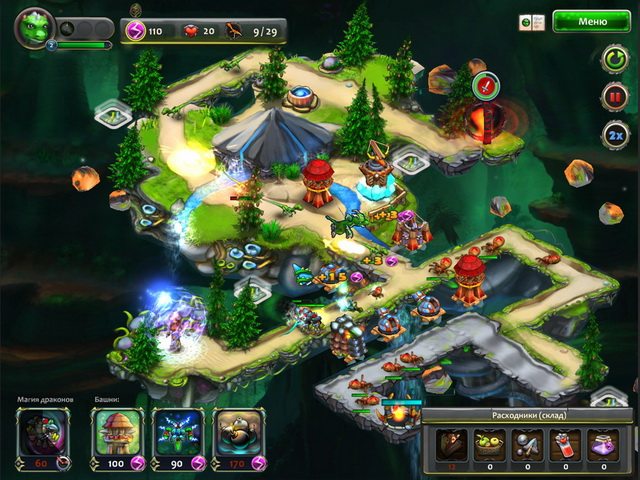Toggle the 2x speed button
This screenshot has width=640, height=480.
613,135
